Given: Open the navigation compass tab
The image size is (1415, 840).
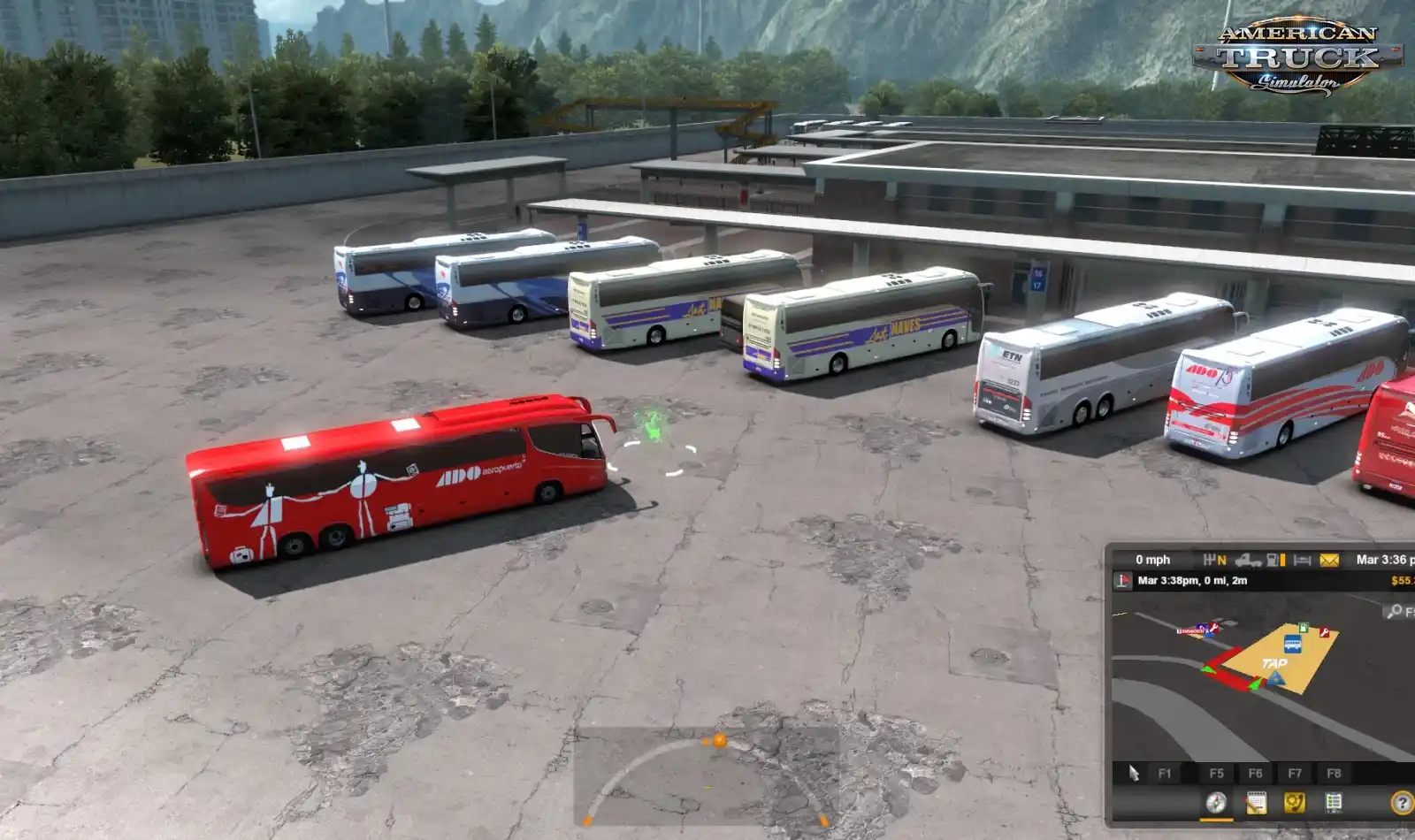Looking at the screenshot, I should pos(1216,803).
